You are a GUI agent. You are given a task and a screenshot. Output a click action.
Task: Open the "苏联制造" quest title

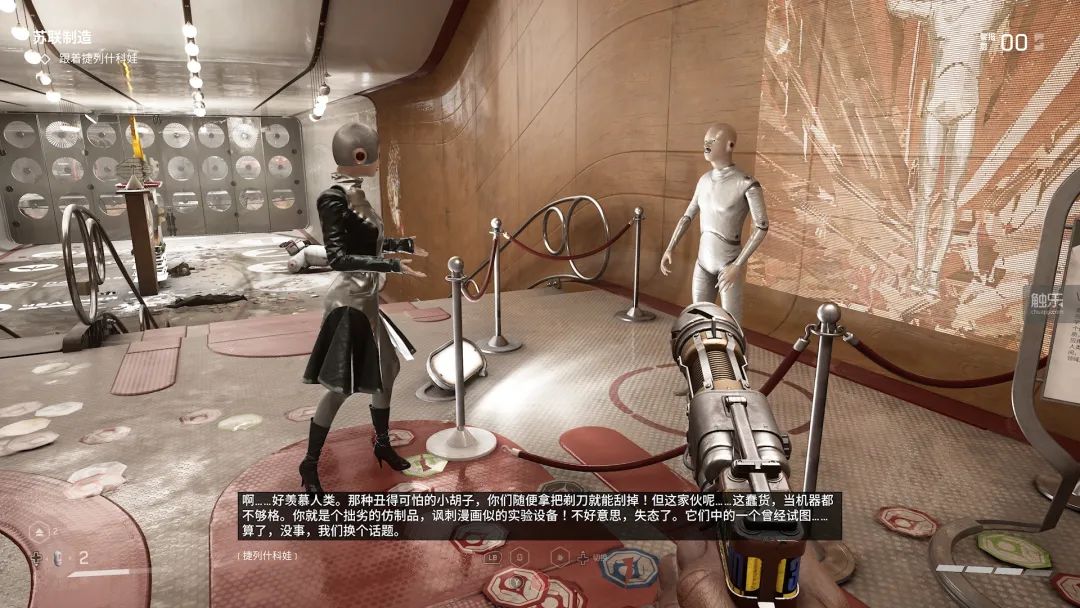pyautogui.click(x=62, y=37)
